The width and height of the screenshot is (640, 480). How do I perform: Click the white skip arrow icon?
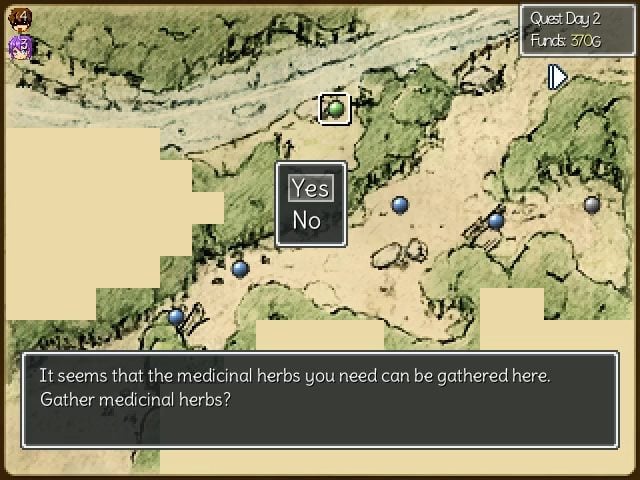(x=558, y=77)
